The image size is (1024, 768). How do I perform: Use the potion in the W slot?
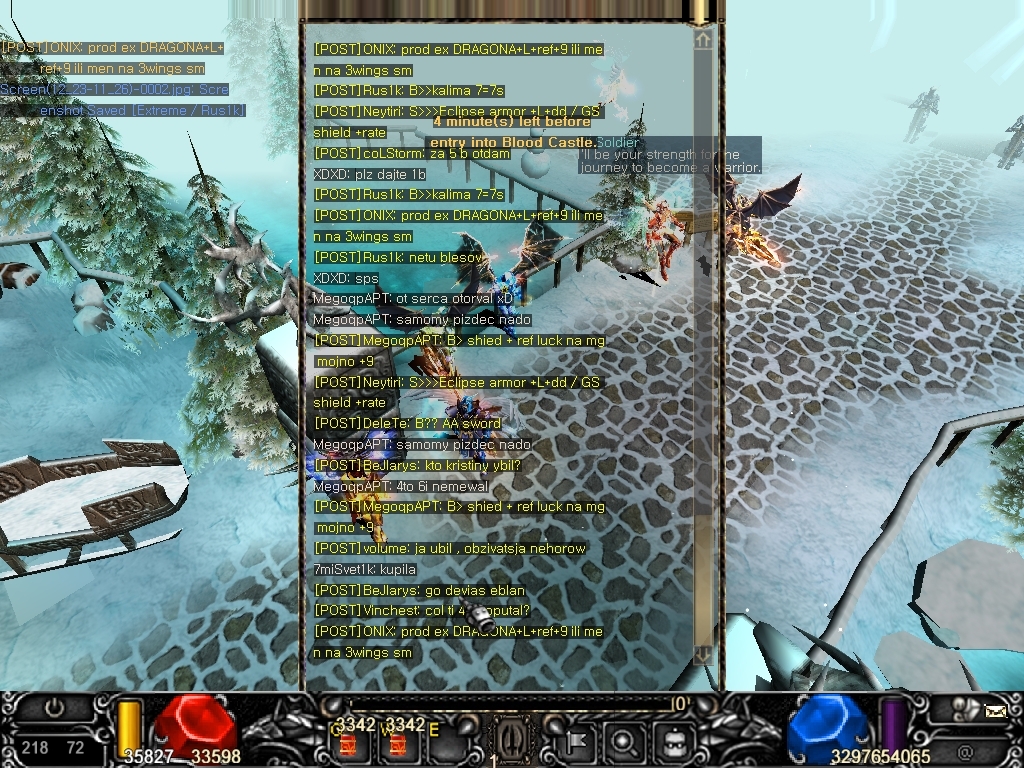tap(397, 744)
